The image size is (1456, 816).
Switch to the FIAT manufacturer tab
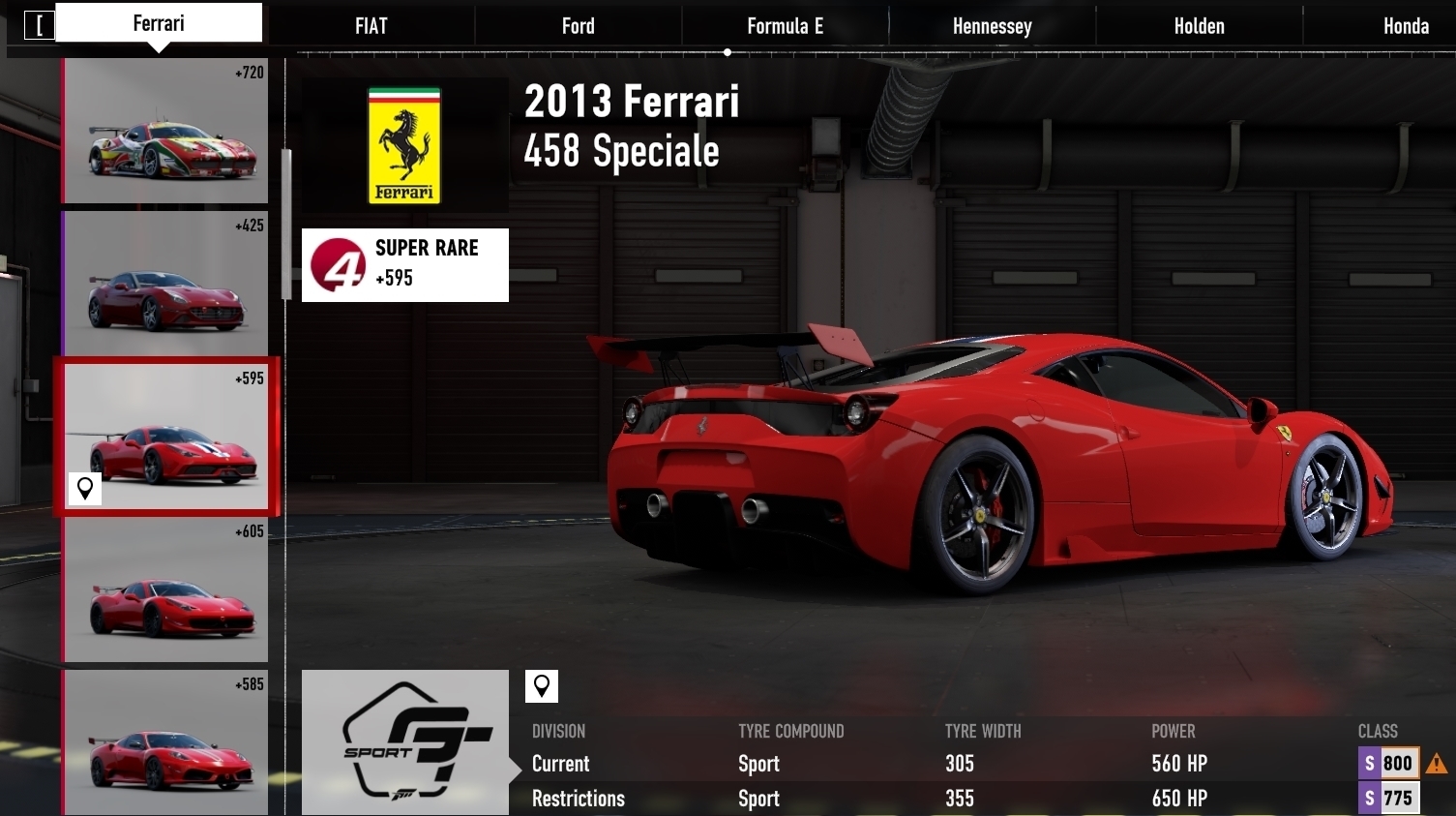(x=371, y=26)
